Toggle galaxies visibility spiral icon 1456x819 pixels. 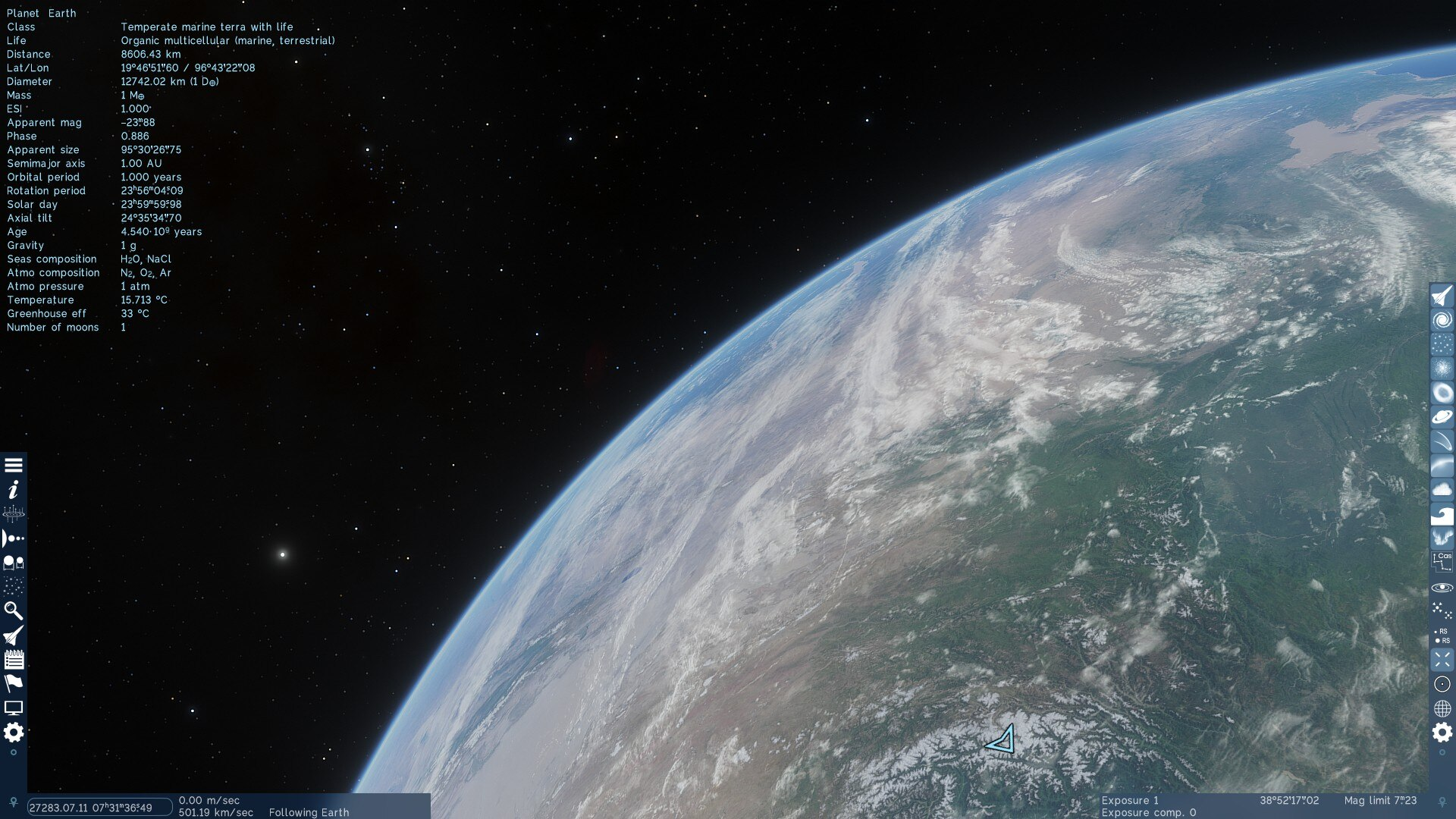(x=1442, y=320)
